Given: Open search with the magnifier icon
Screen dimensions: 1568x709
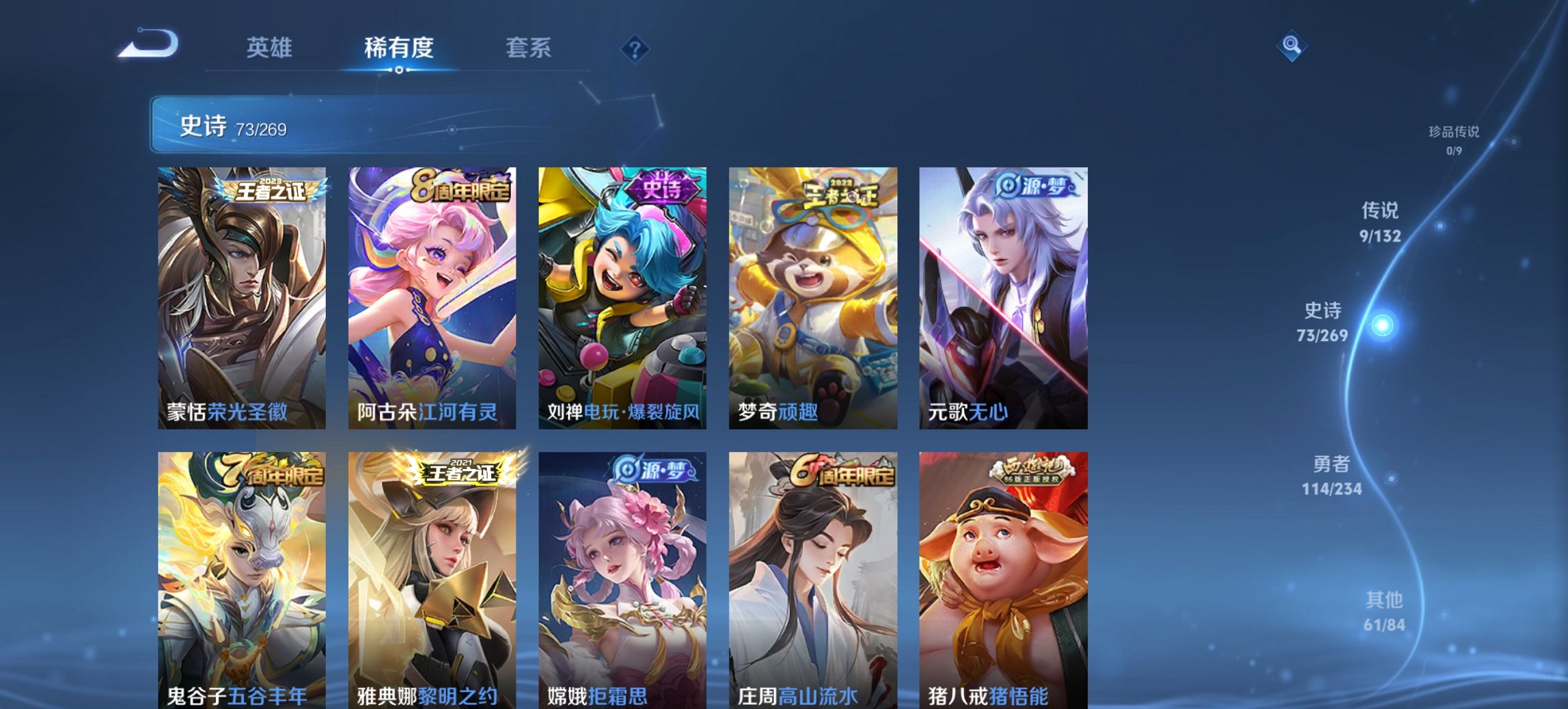Looking at the screenshot, I should [x=1291, y=46].
